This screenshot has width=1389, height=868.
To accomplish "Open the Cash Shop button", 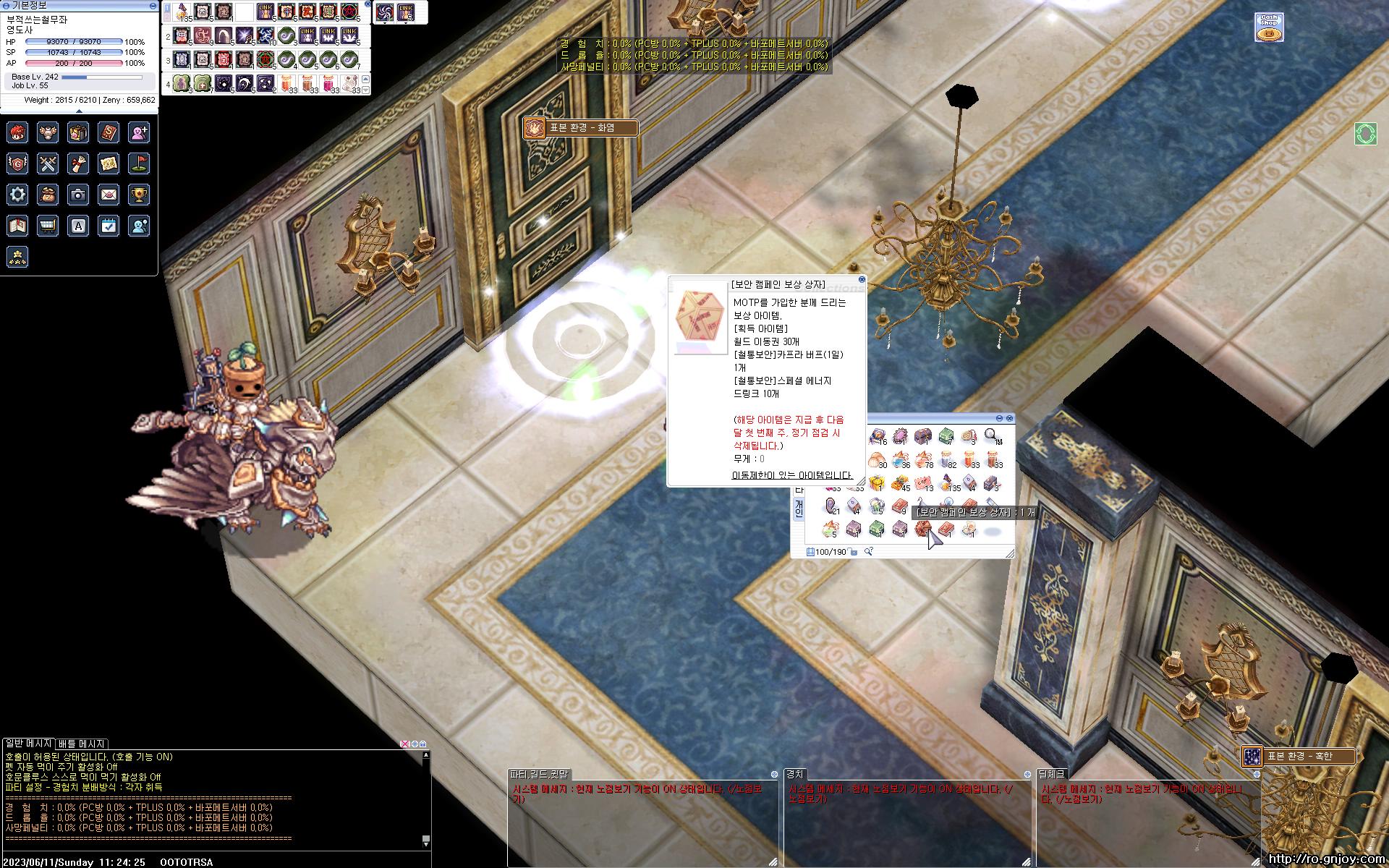I will (1268, 27).
